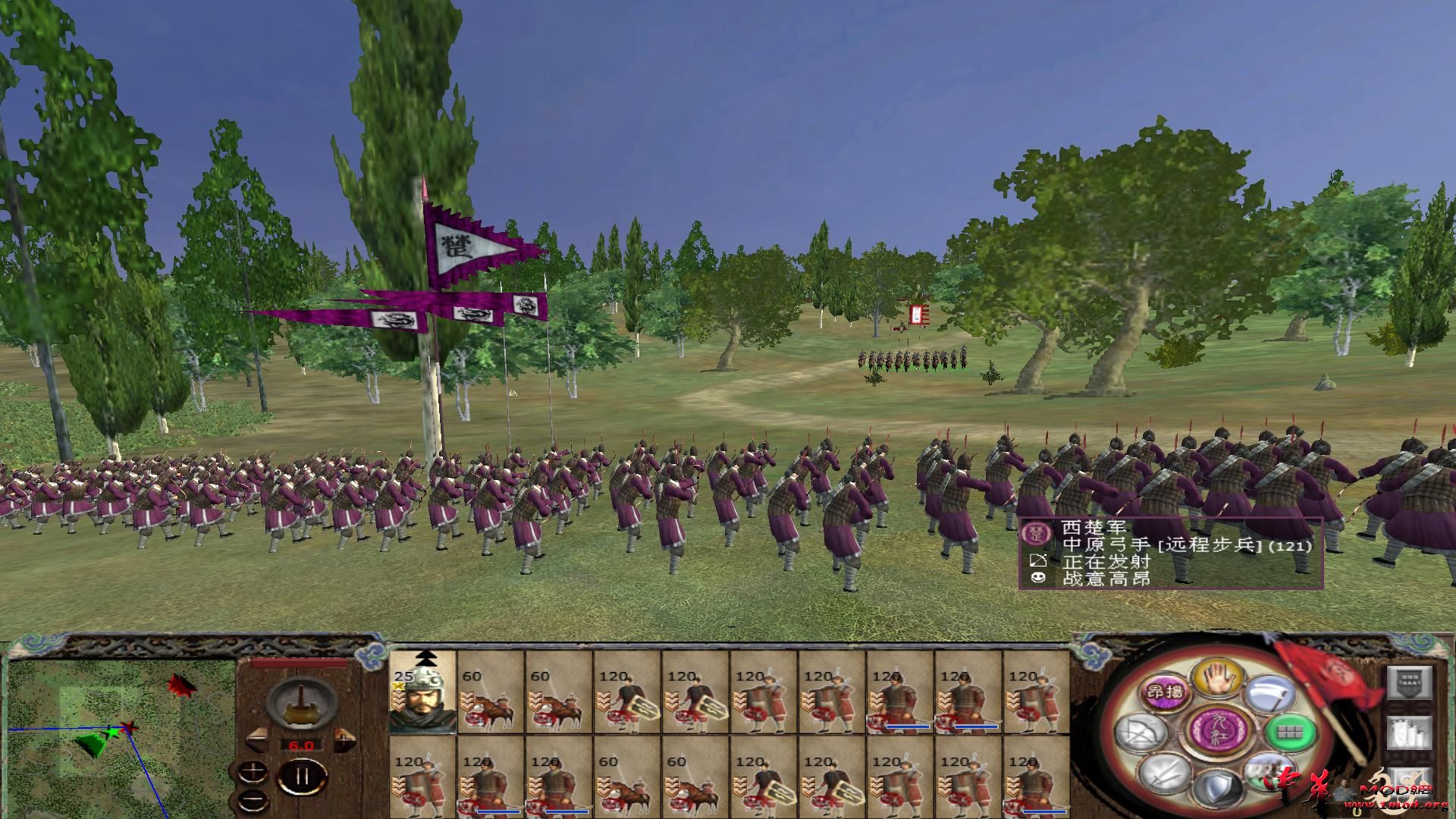Screen dimensions: 1456x819
Task: Click the red morale bar above the compass dial
Action: [299, 663]
